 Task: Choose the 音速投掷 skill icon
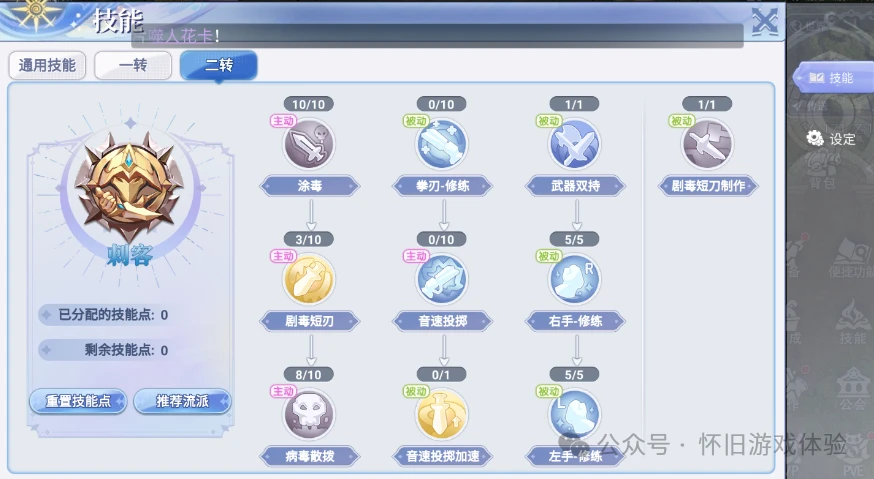(442, 279)
